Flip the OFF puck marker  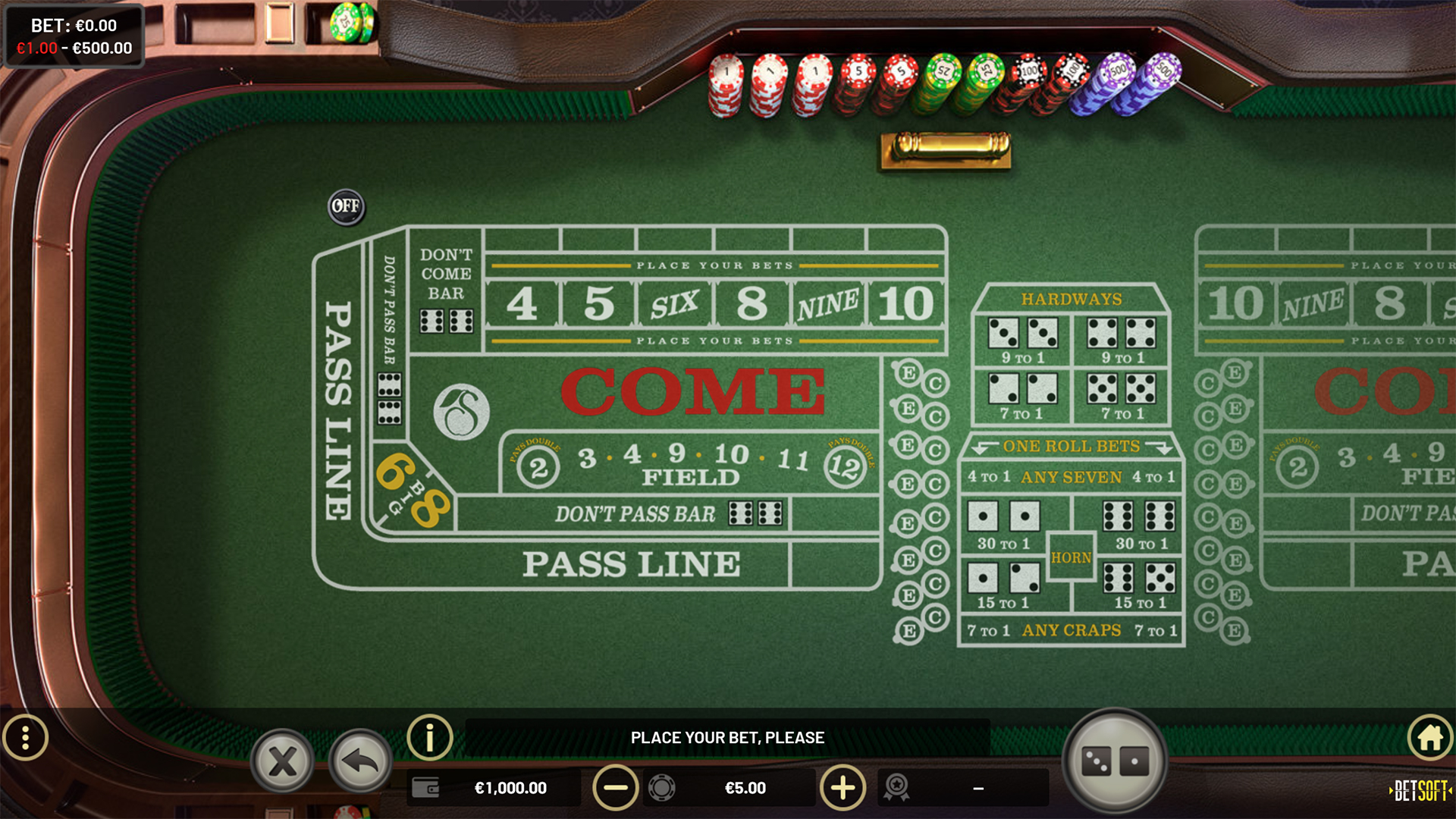[345, 206]
